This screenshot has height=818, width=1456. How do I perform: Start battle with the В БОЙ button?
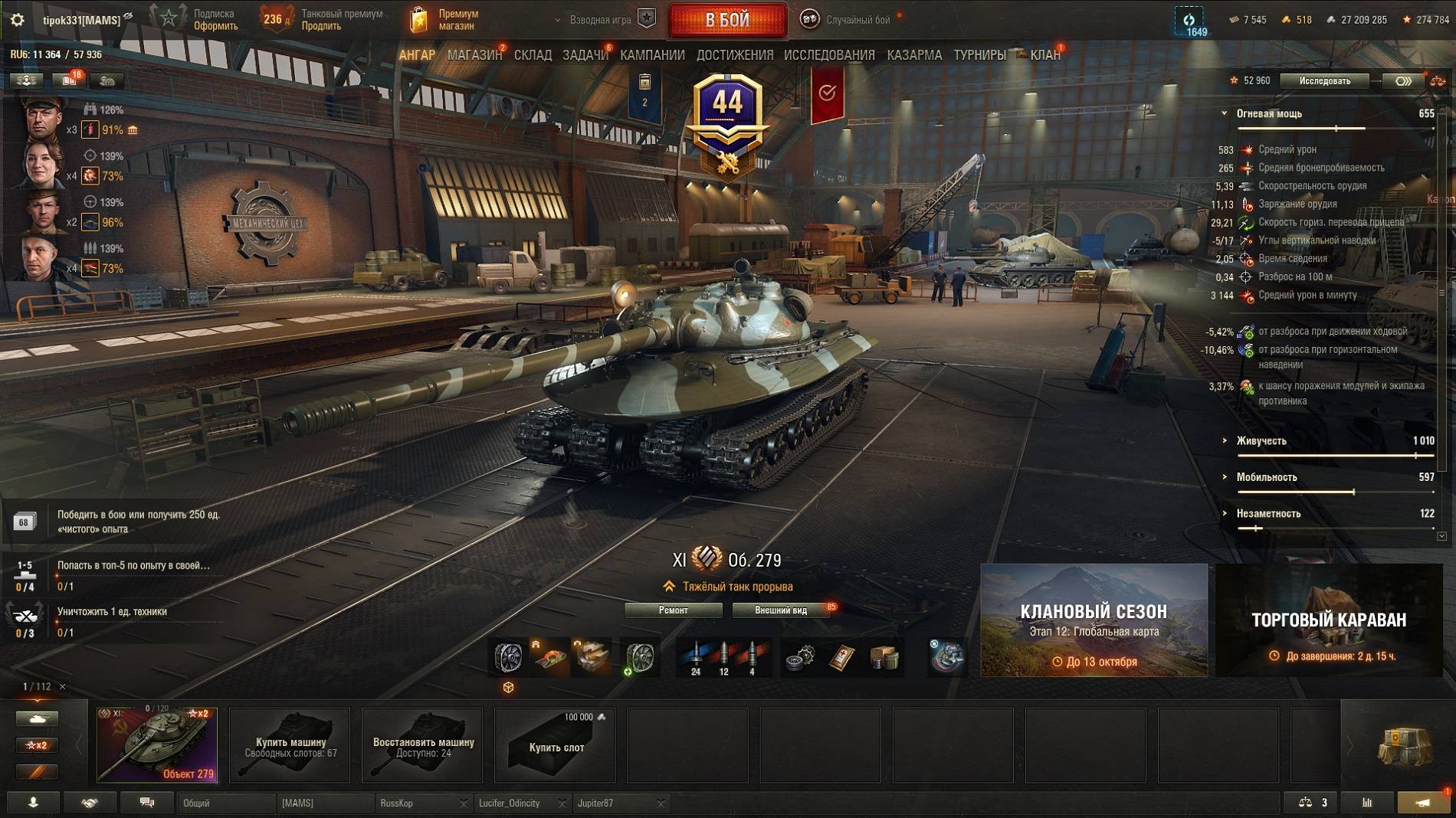pos(727,20)
